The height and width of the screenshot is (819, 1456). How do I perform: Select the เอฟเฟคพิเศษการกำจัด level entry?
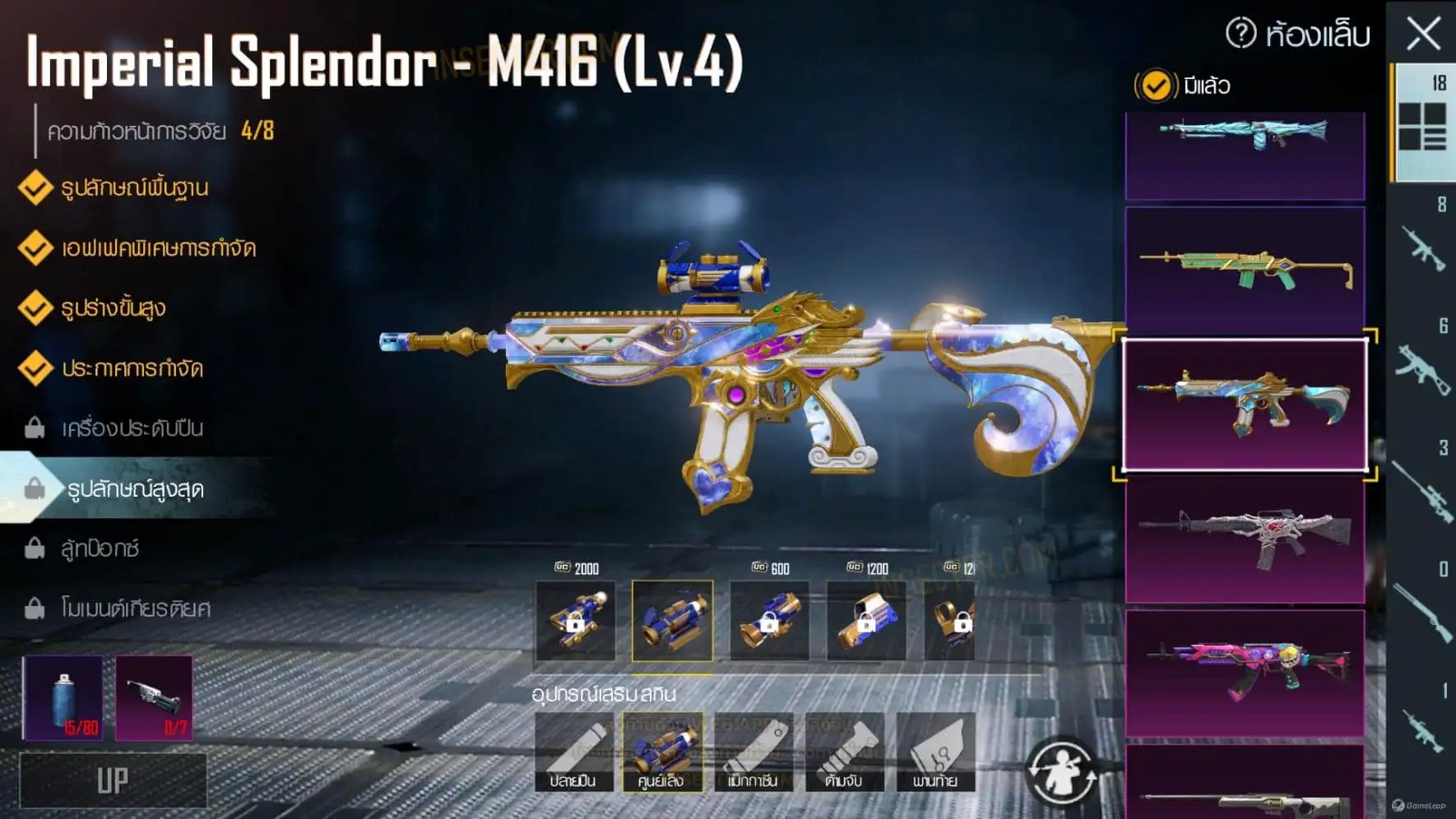(158, 248)
